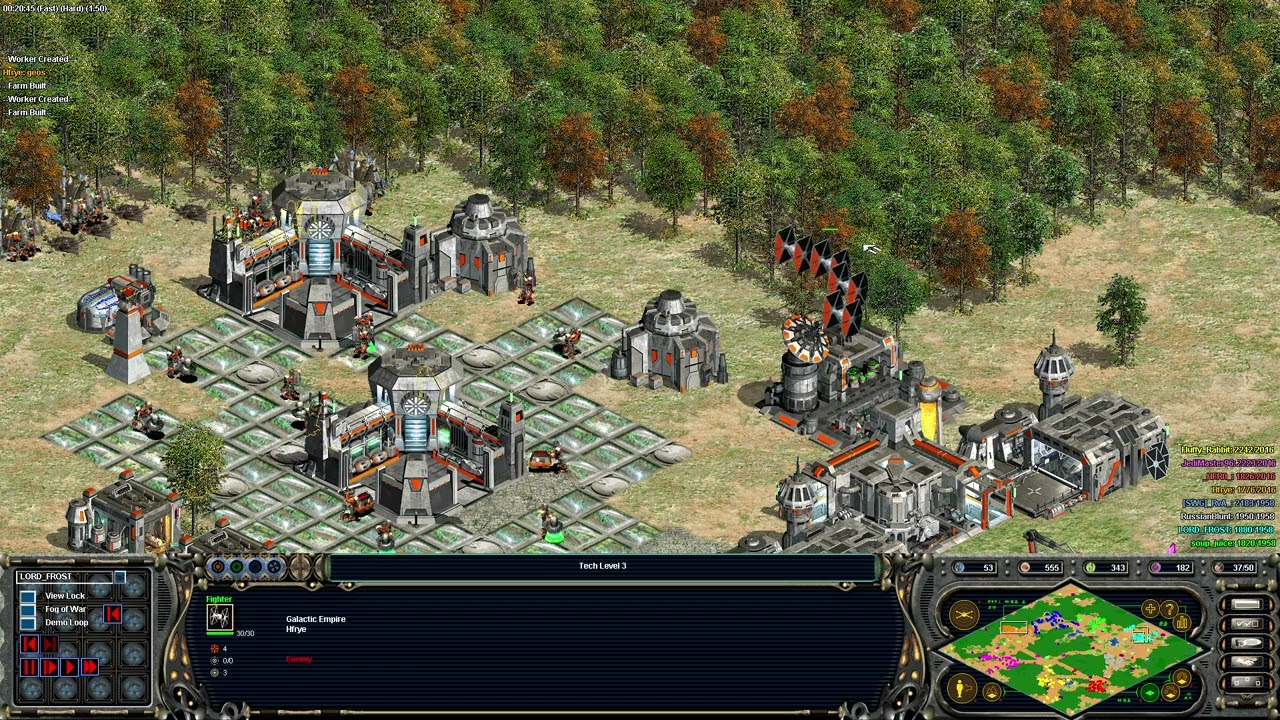This screenshot has height=720, width=1280.
Task: Open the tech tree diagram button
Action: (x=1246, y=682)
